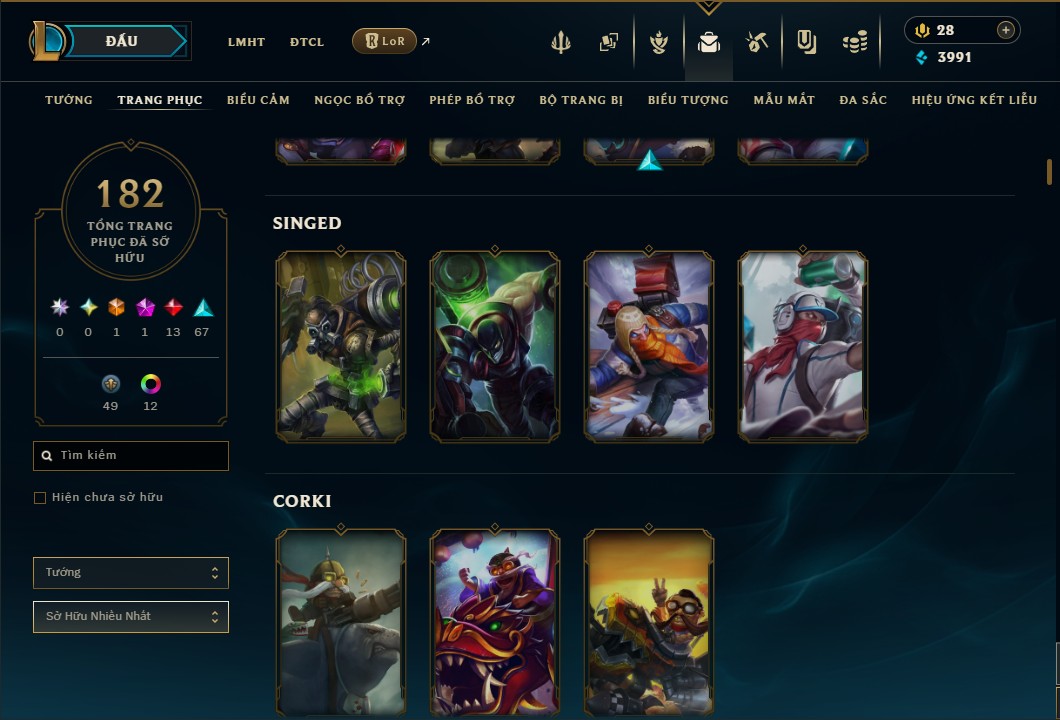Open the Tướng grouping dropdown

click(131, 573)
